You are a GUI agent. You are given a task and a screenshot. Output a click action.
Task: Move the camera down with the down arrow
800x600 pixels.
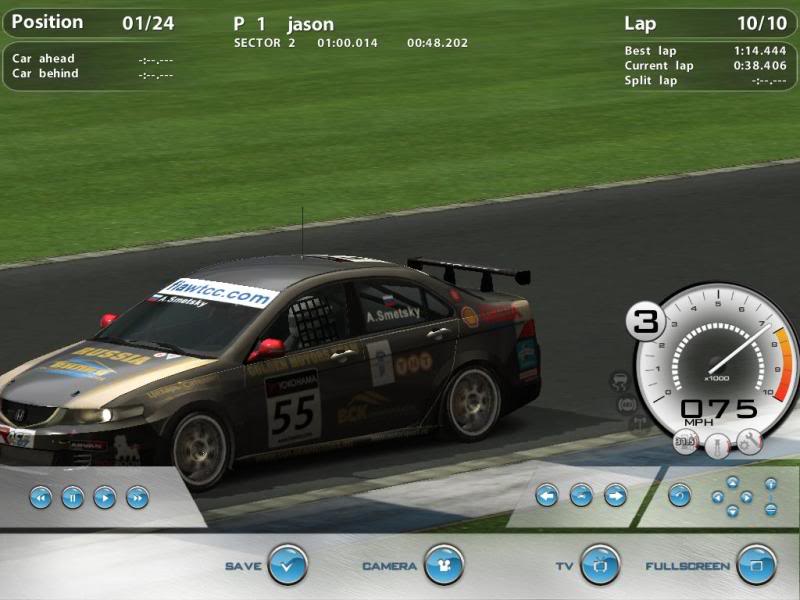point(732,510)
